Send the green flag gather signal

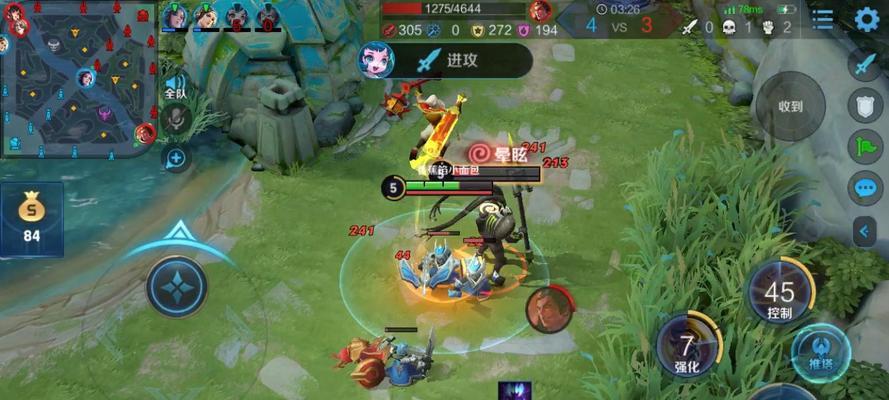click(865, 147)
